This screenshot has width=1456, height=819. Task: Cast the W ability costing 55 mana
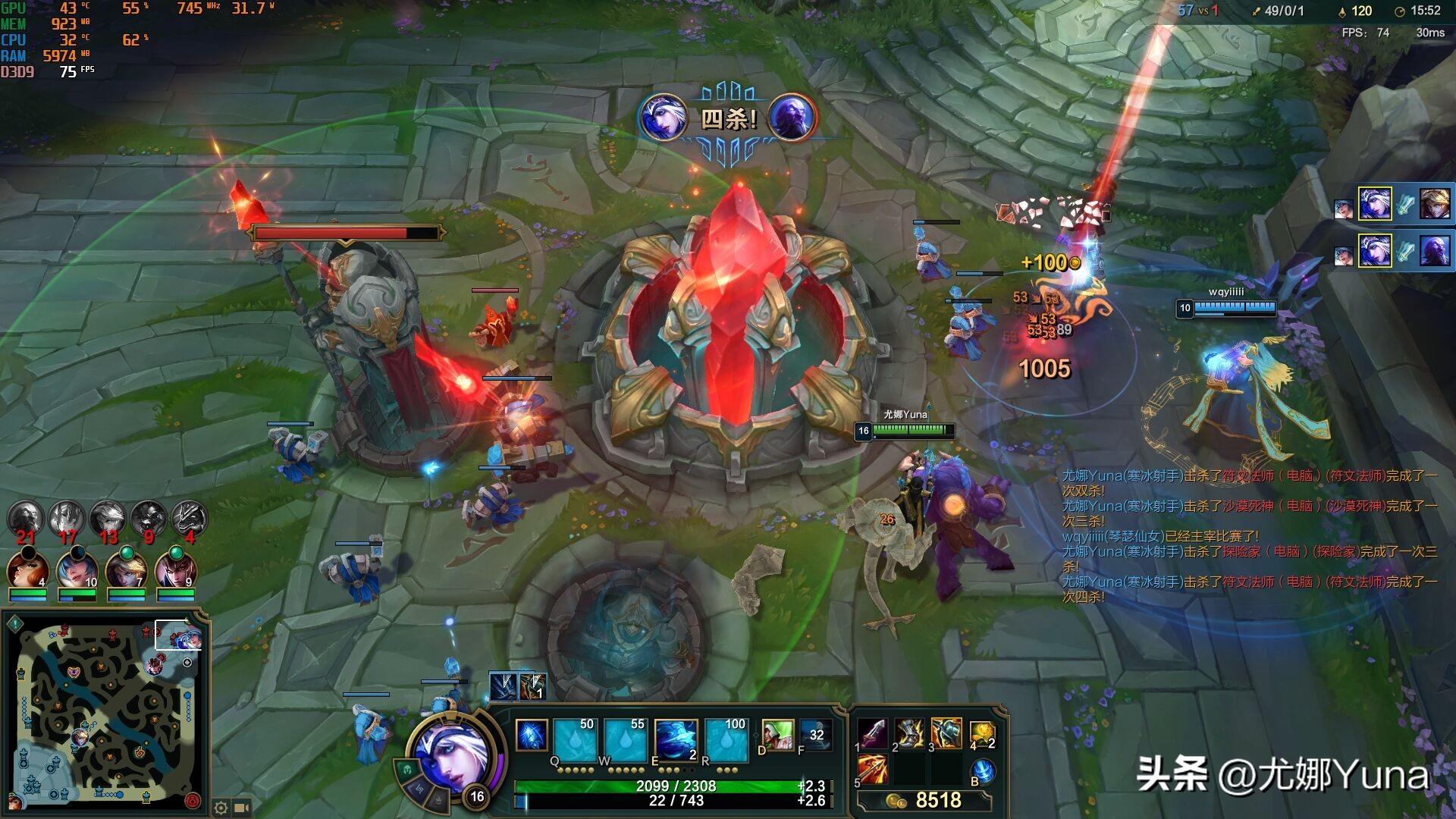pyautogui.click(x=626, y=741)
